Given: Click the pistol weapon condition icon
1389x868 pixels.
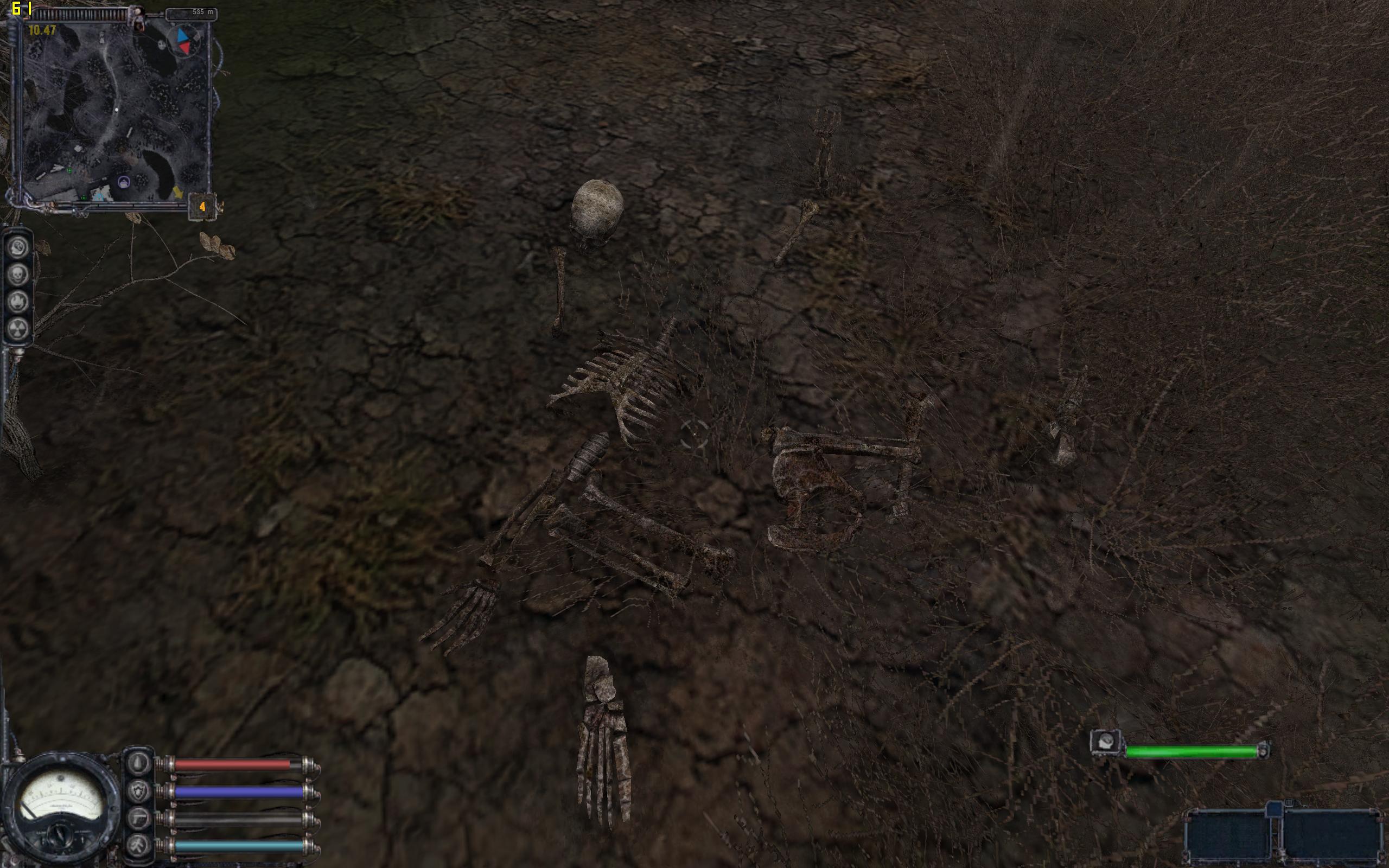Looking at the screenshot, I should [x=139, y=818].
